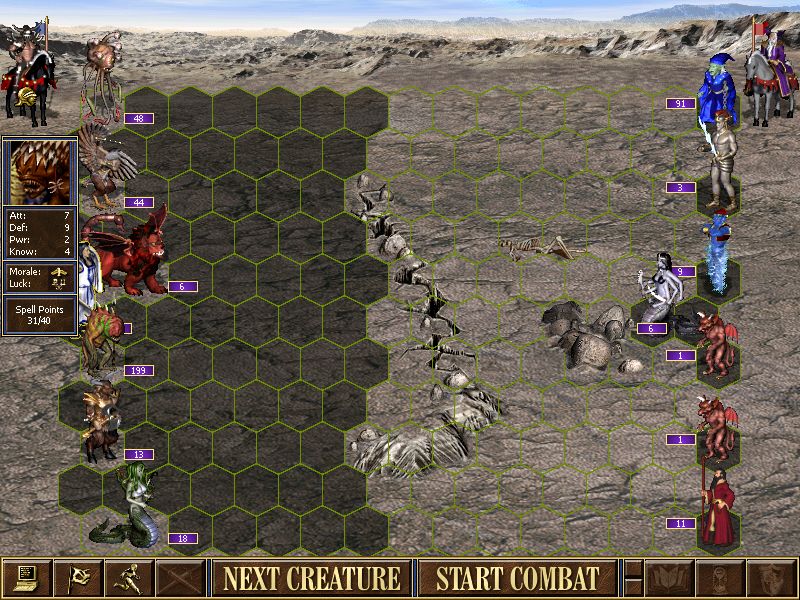
Task: Click the greyed hourglass wait button
Action: 720,577
